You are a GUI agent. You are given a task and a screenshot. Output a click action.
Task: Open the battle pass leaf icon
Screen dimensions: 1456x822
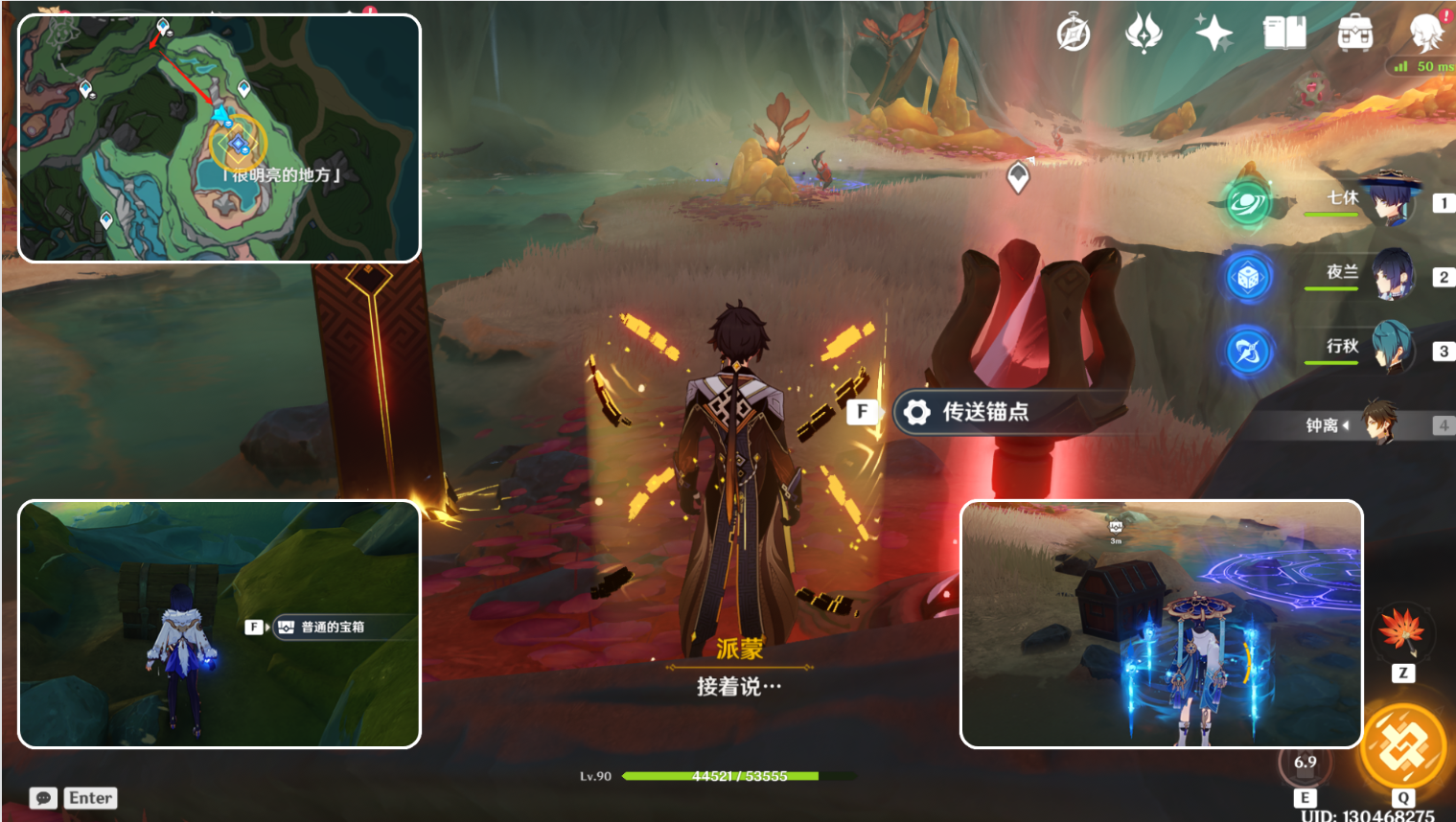click(x=1143, y=34)
